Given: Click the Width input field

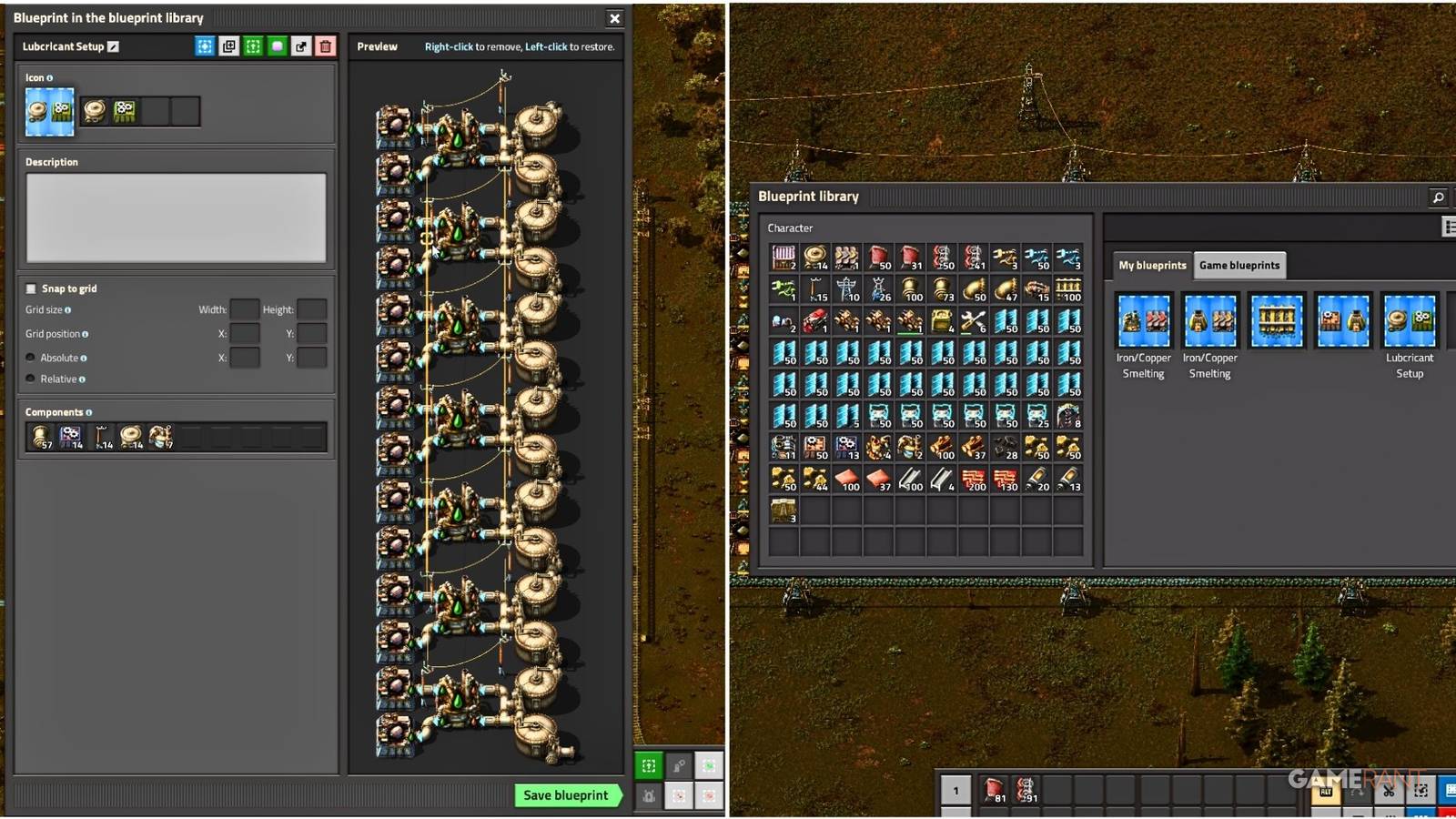Looking at the screenshot, I should 244,309.
